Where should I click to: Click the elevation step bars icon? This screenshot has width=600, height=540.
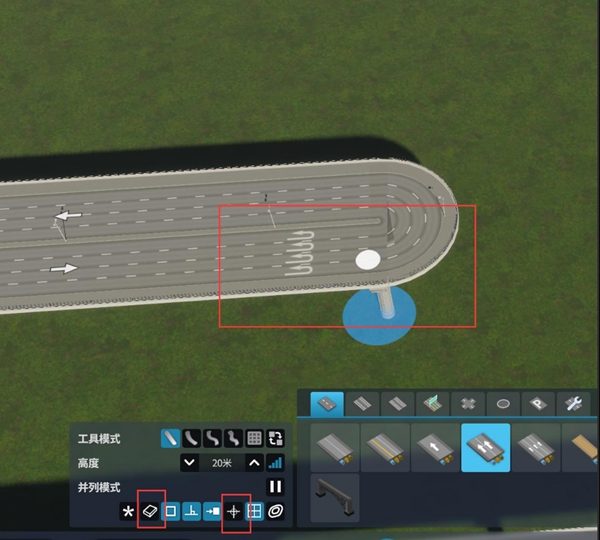pyautogui.click(x=275, y=462)
